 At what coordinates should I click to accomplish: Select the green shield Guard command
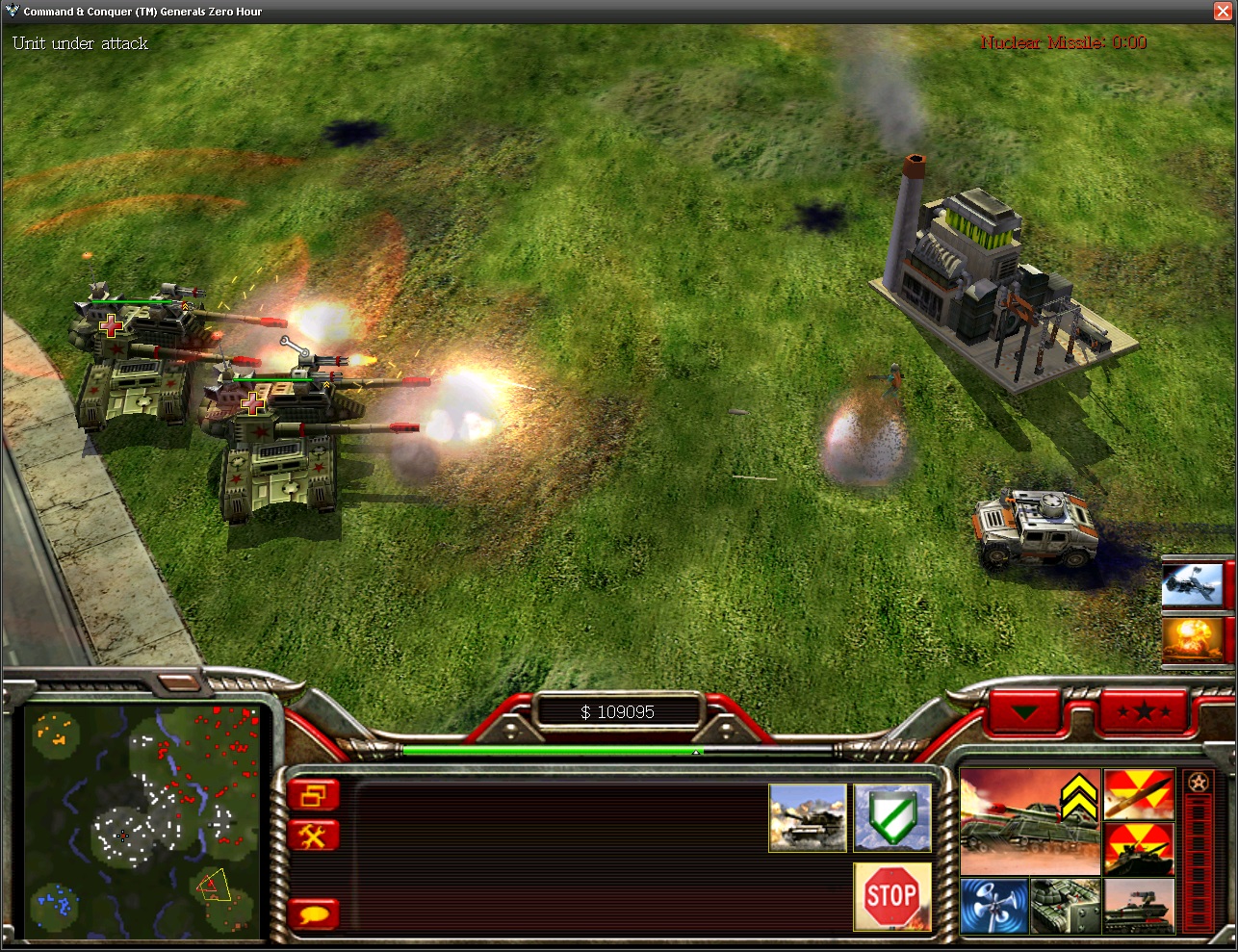coord(892,817)
